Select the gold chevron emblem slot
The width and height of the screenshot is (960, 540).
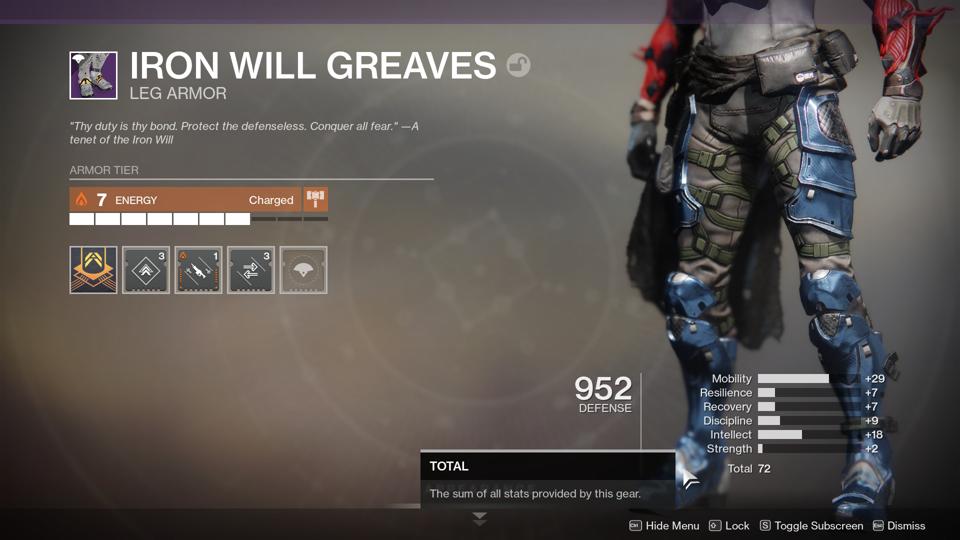click(x=93, y=270)
